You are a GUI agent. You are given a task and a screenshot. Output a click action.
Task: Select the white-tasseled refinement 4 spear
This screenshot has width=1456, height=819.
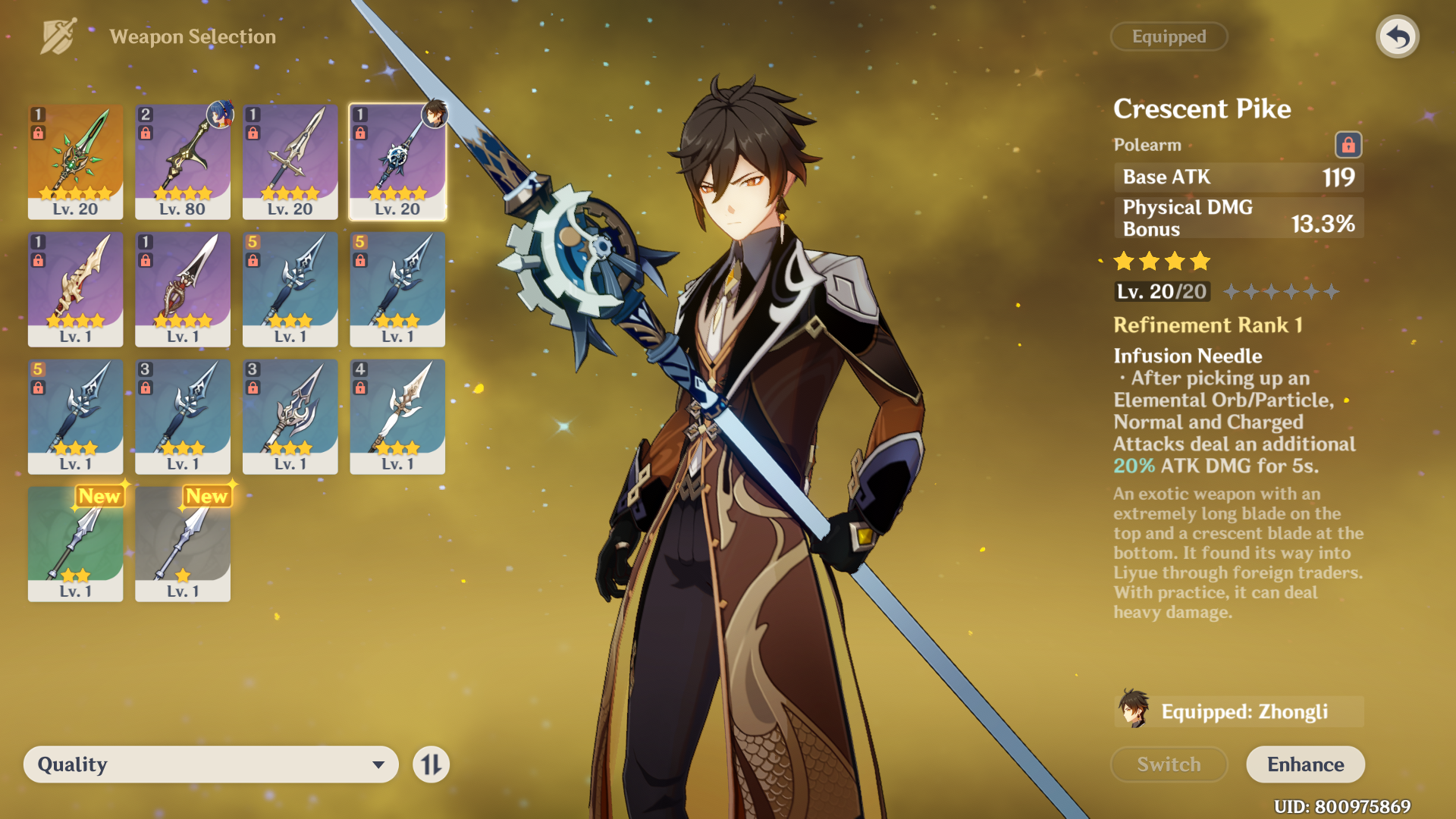(397, 416)
